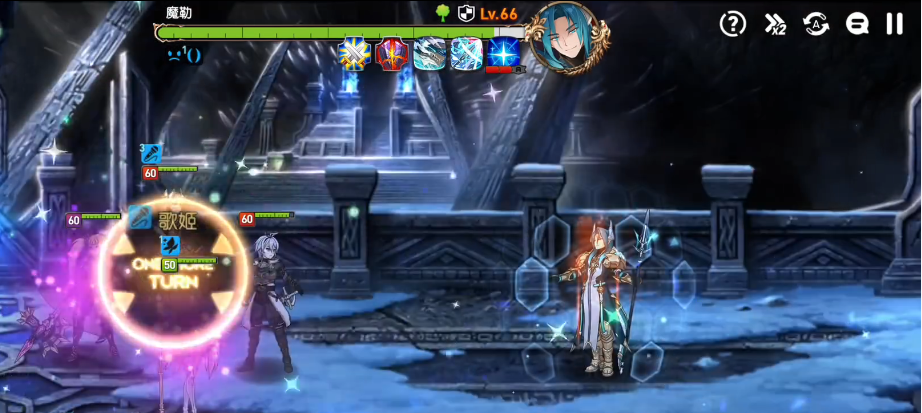The height and width of the screenshot is (413, 922).
Task: Open the chat bubble button
Action: [857, 25]
